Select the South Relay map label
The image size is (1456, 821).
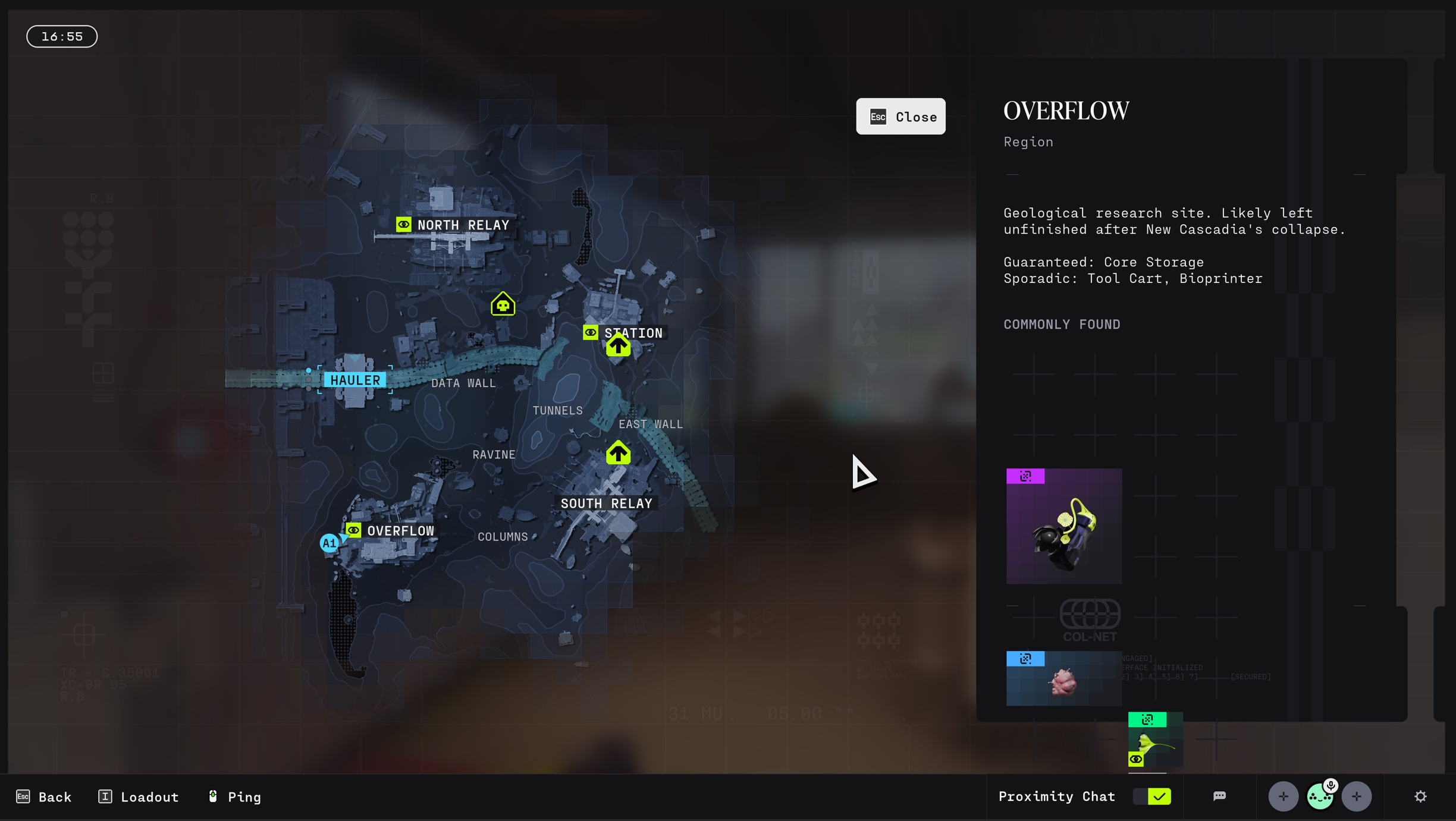pyautogui.click(x=606, y=504)
